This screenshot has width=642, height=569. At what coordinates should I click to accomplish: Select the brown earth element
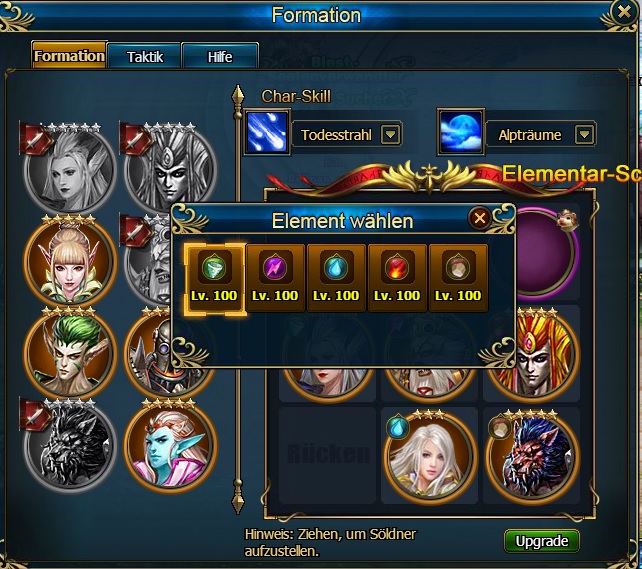[458, 277]
